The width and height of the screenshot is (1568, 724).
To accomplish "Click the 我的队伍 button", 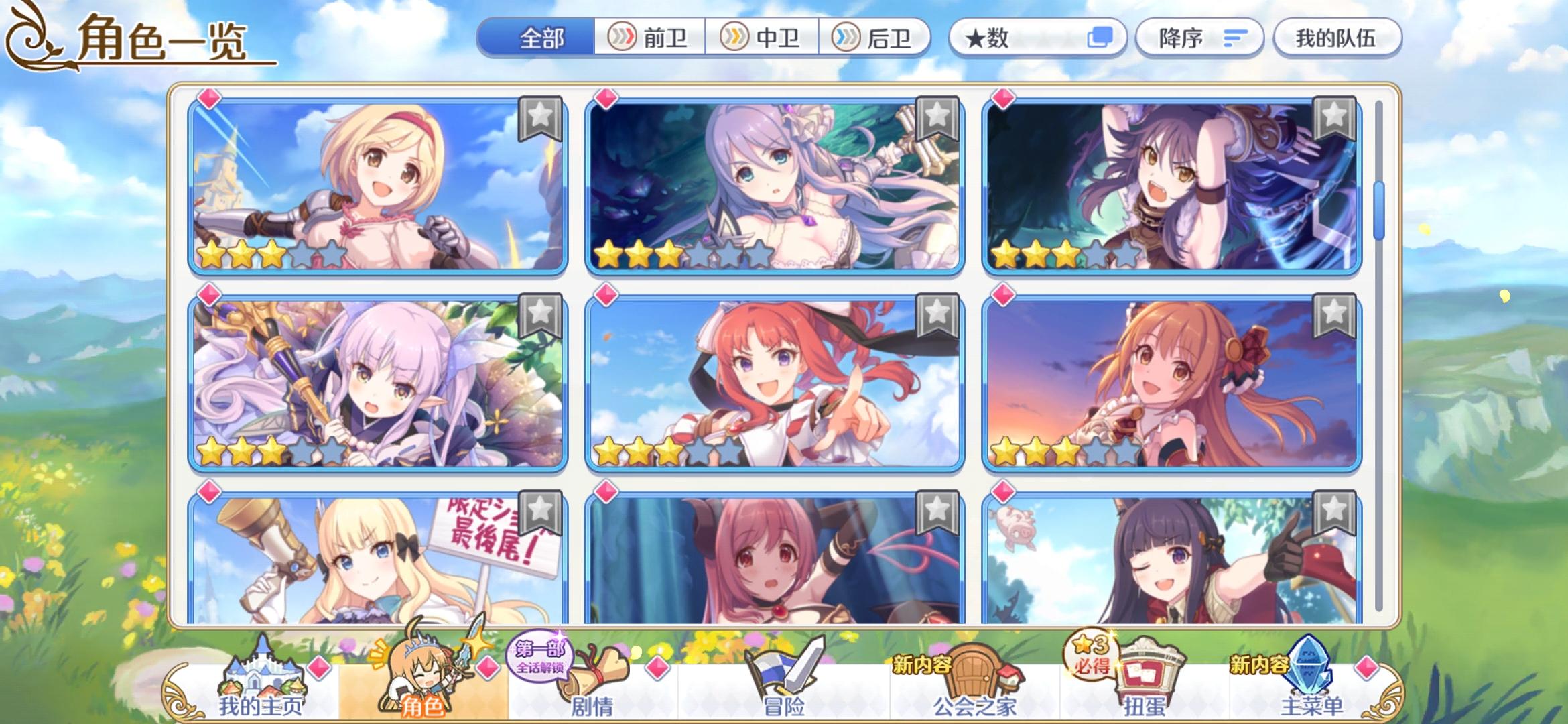I will click(x=1337, y=38).
